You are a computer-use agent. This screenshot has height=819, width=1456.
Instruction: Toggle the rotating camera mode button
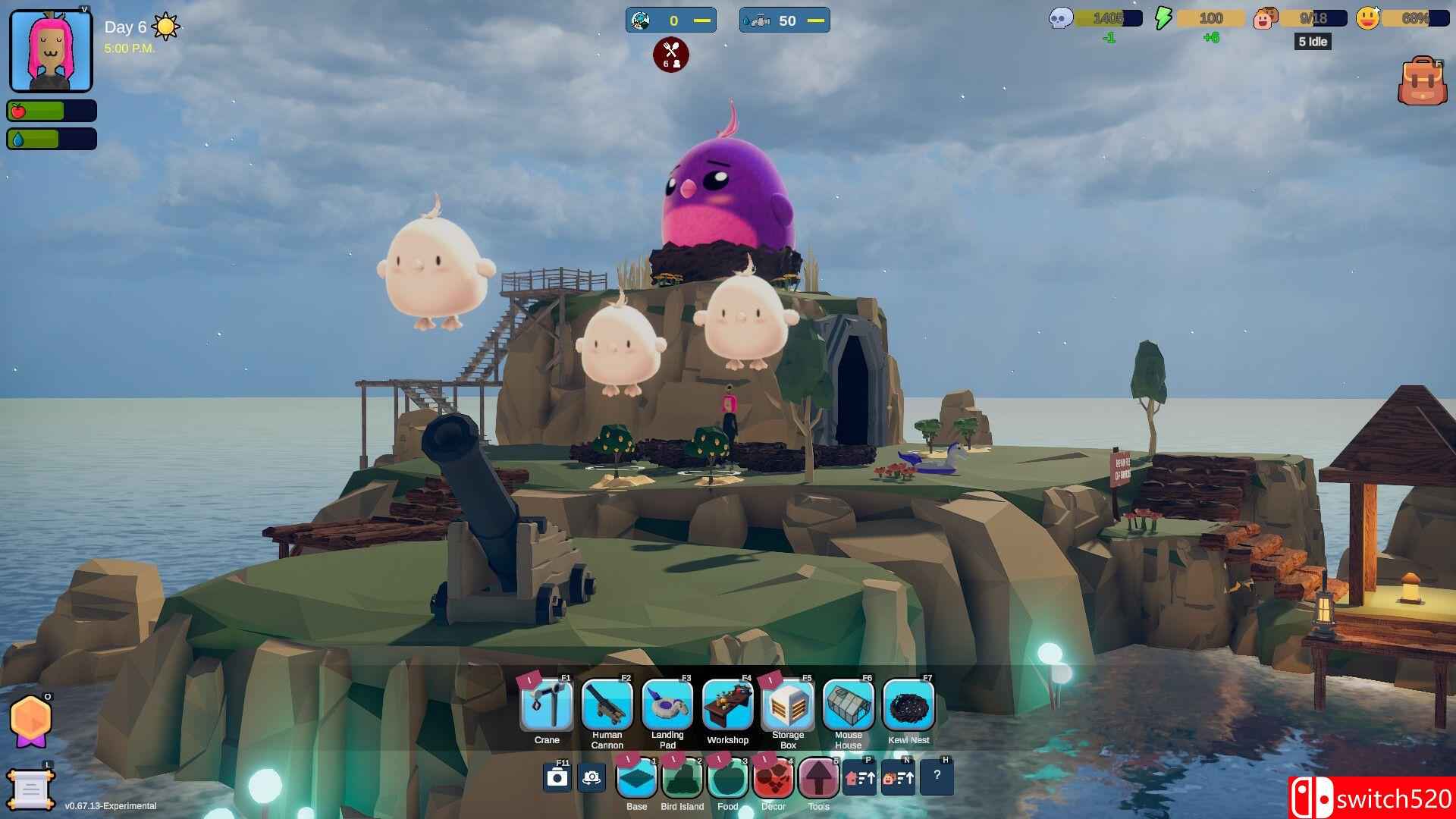pyautogui.click(x=591, y=778)
